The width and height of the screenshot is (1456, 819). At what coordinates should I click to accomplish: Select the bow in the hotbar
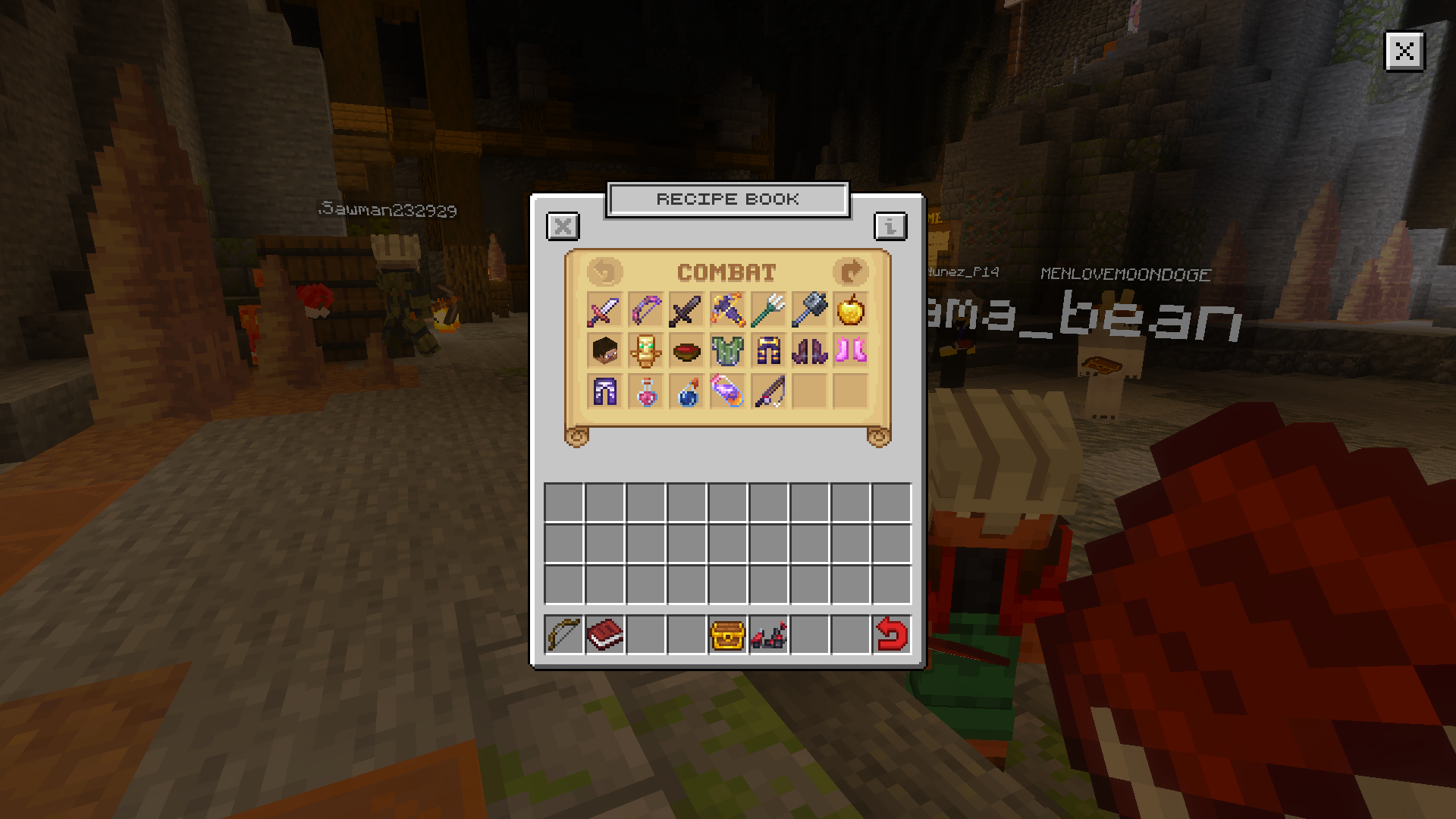(563, 635)
